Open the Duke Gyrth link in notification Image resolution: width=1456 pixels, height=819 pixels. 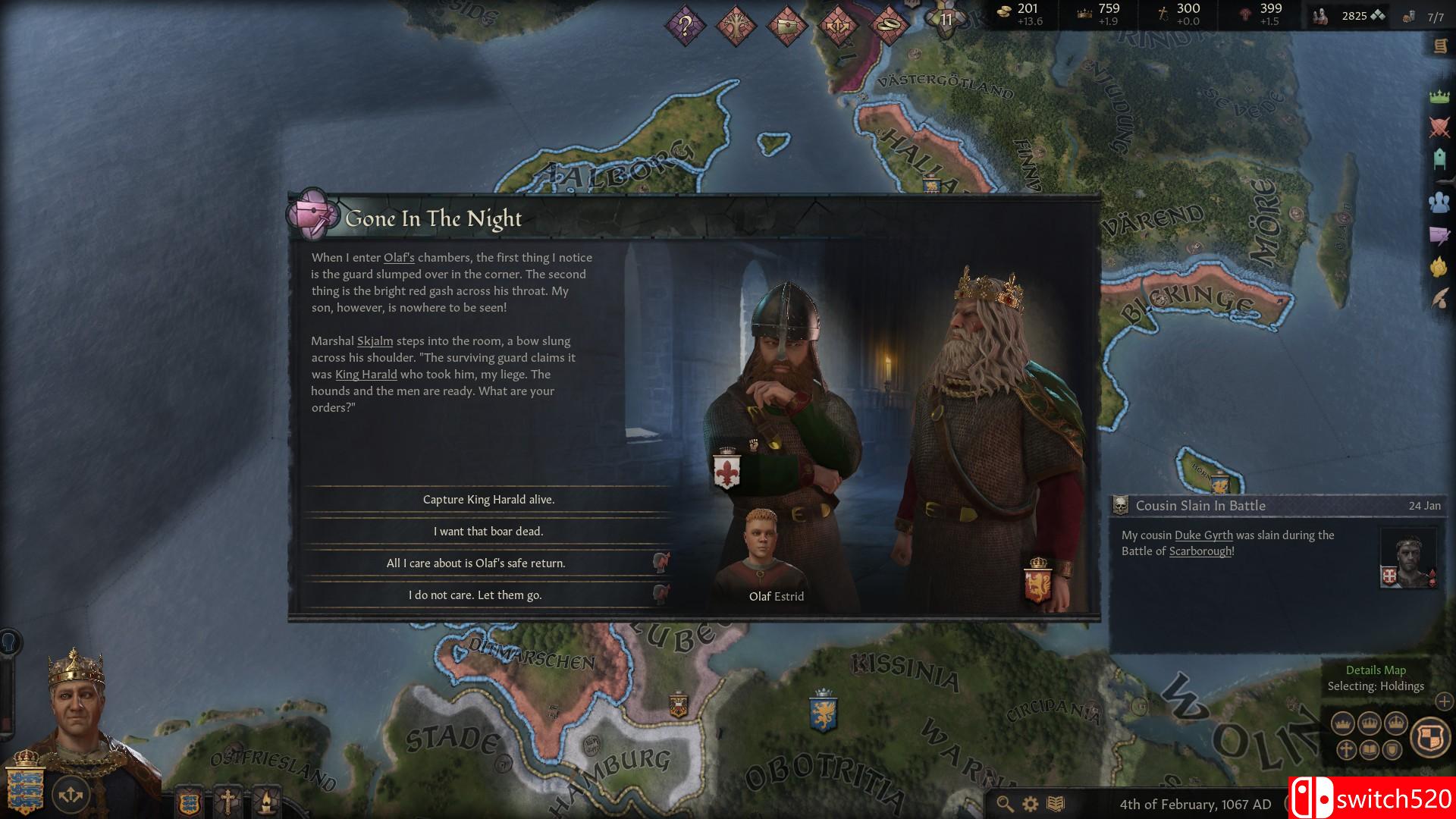[x=1203, y=535]
